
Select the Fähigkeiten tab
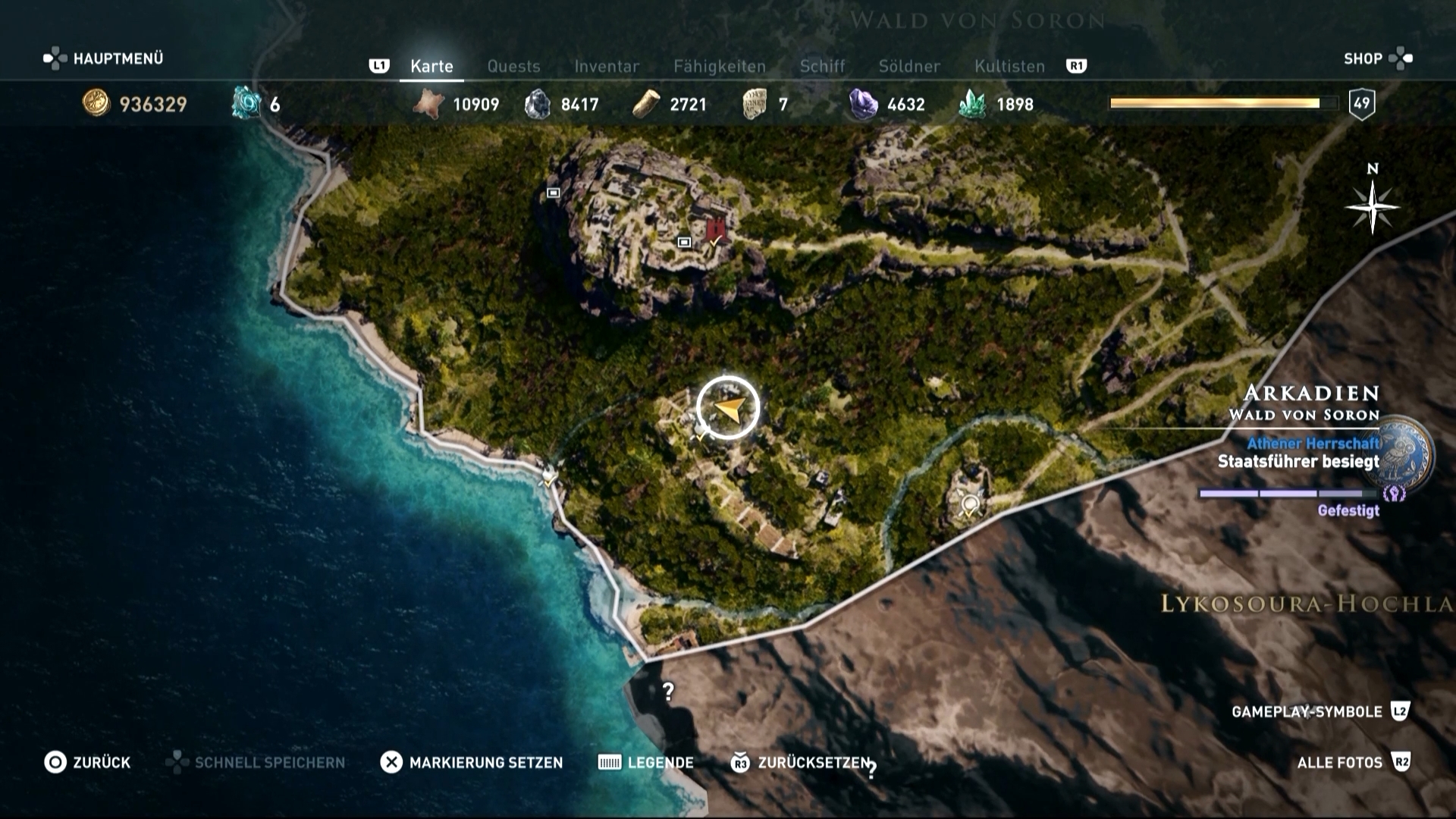pyautogui.click(x=719, y=67)
